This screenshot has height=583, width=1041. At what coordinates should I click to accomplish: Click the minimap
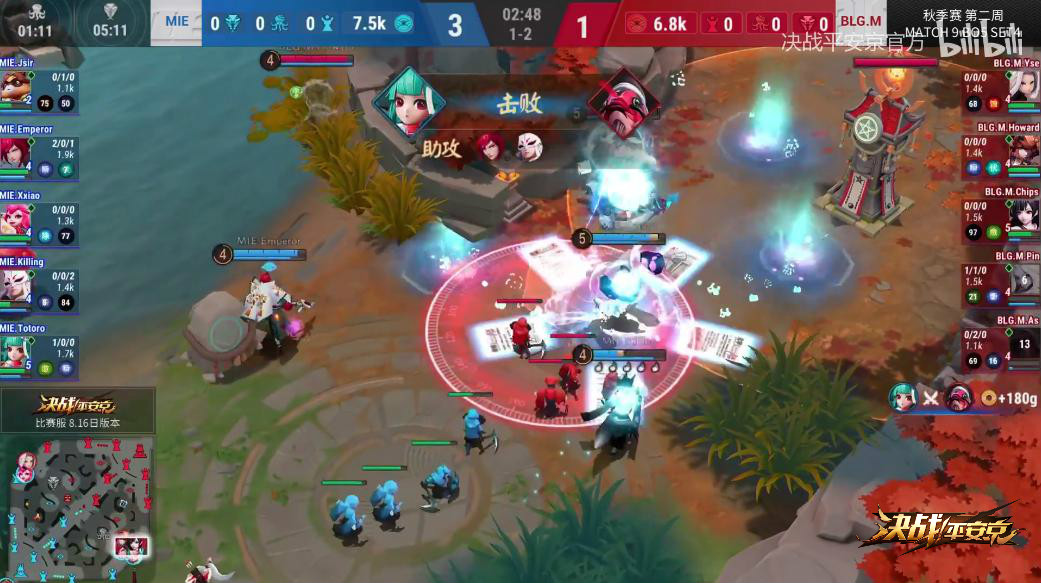click(78, 505)
